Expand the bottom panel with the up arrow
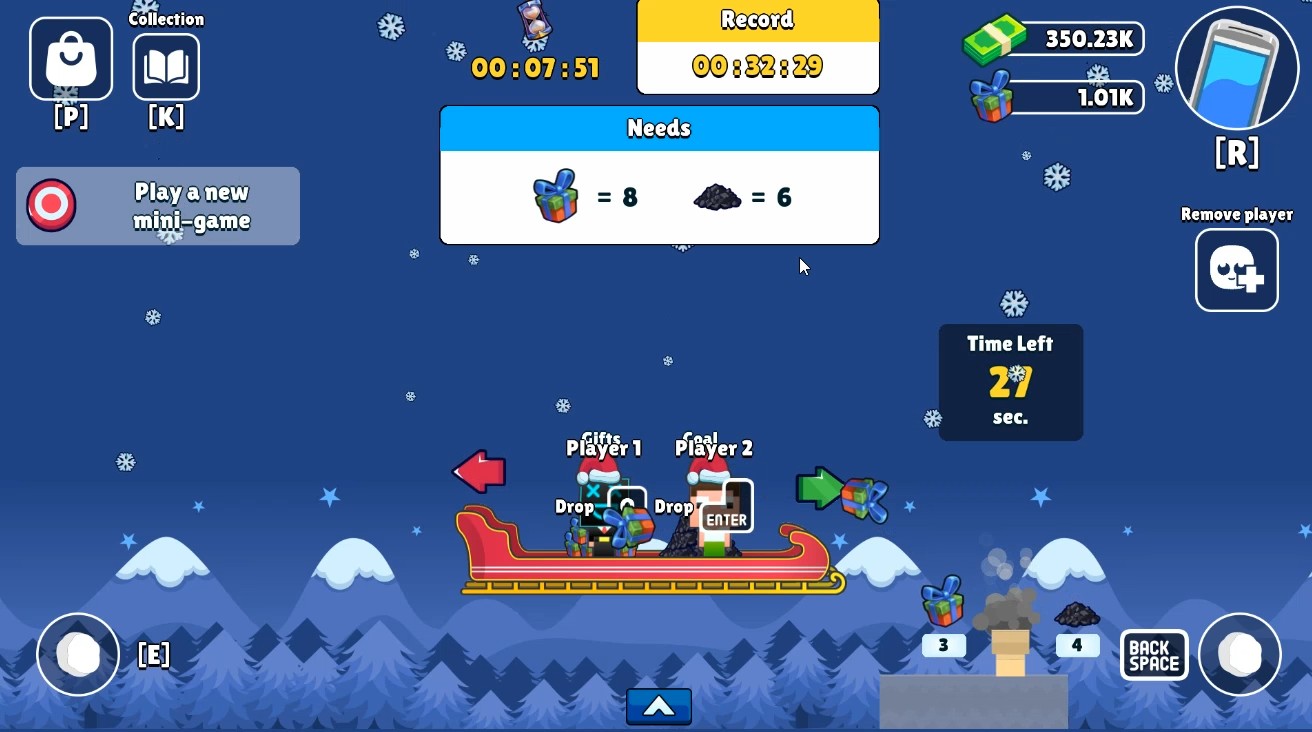The width and height of the screenshot is (1312, 732). (658, 706)
